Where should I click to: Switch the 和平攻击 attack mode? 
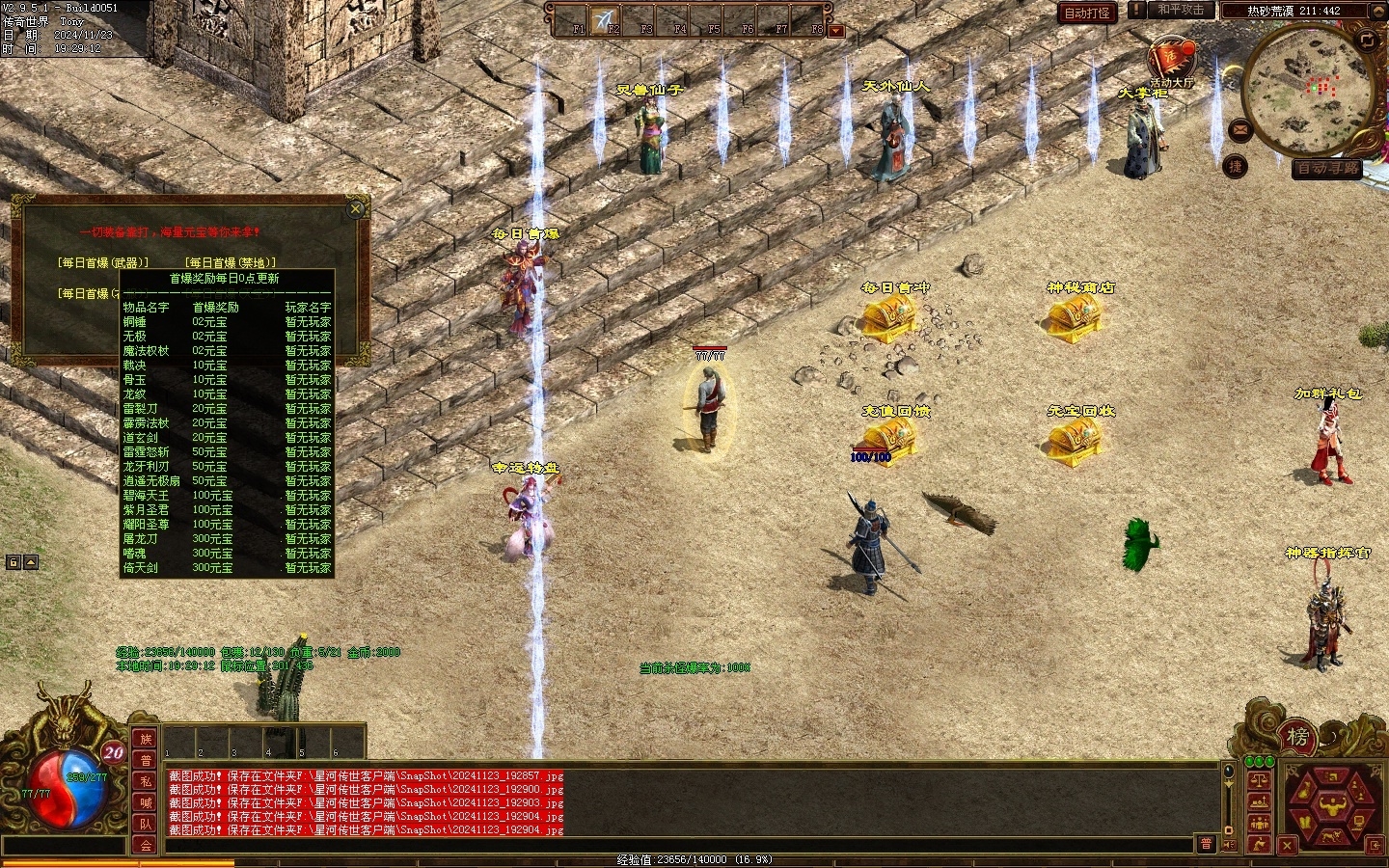tap(1180, 10)
